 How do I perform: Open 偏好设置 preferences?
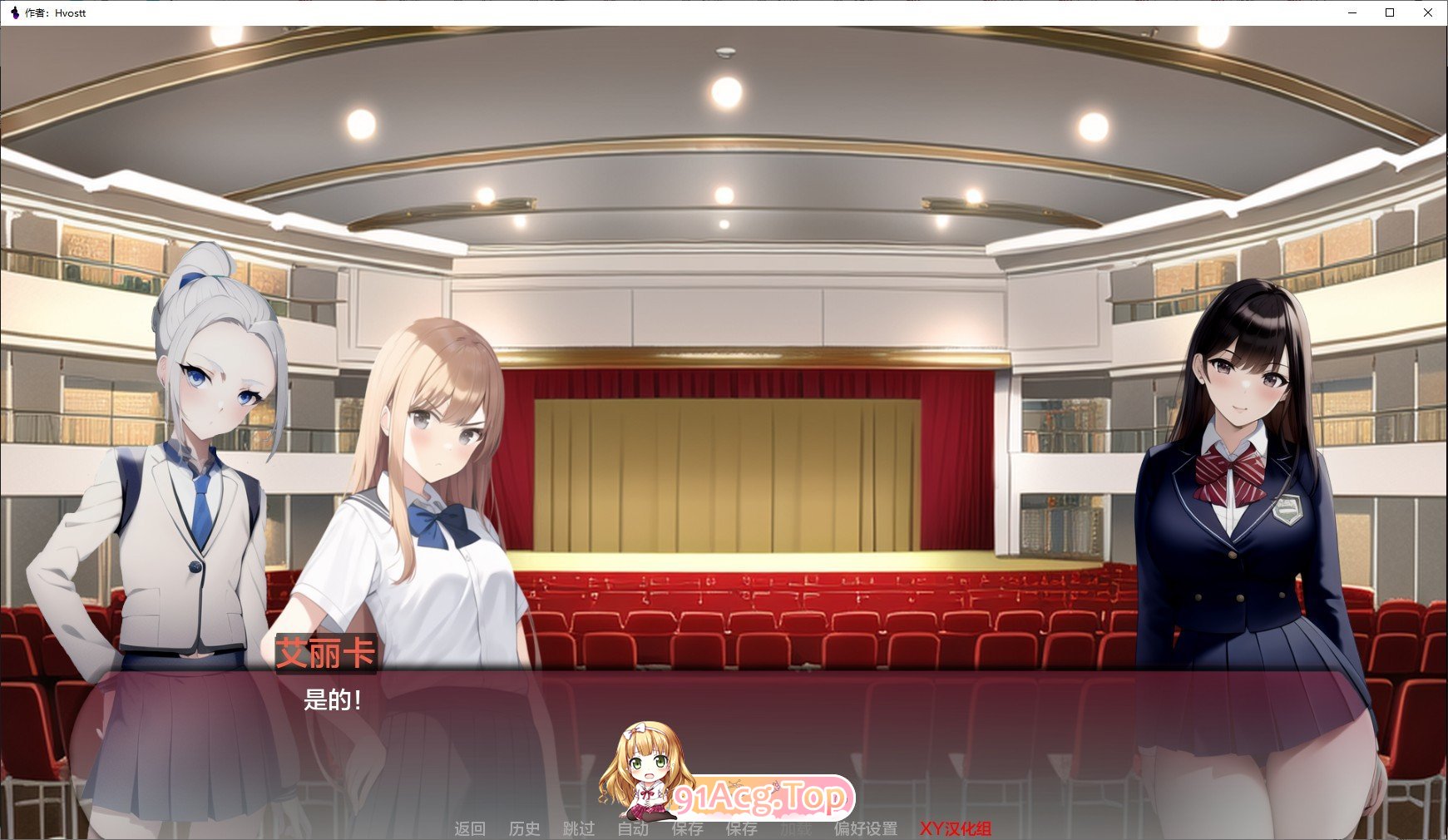pyautogui.click(x=865, y=829)
